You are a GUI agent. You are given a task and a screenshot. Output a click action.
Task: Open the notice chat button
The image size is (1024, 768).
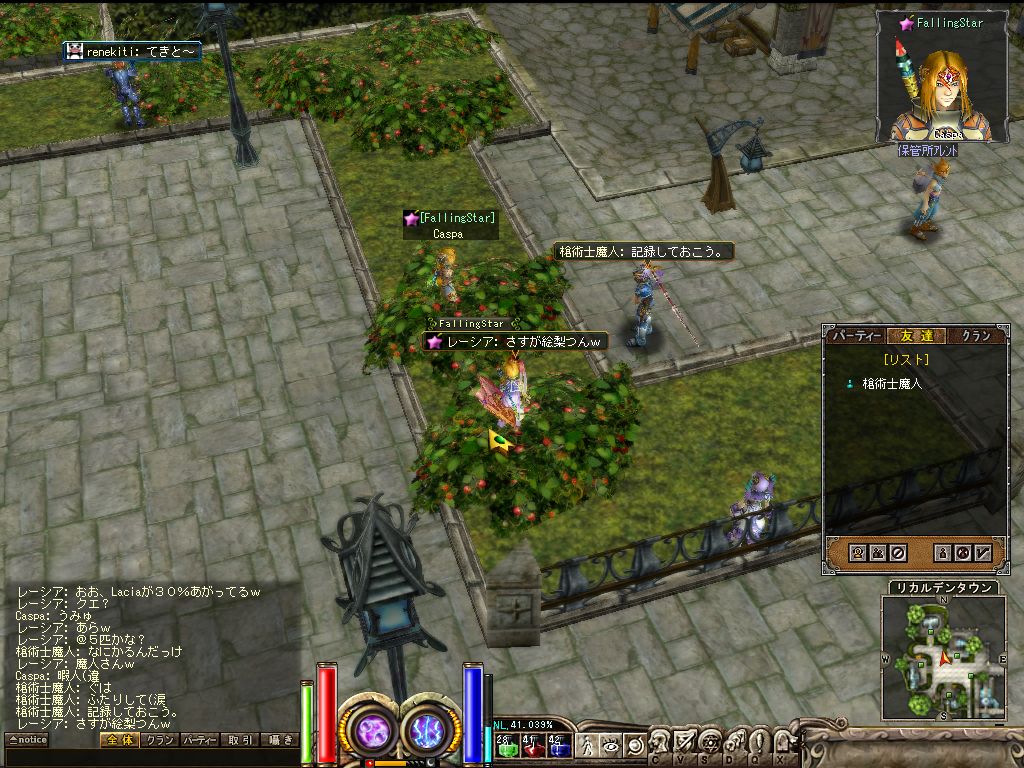(27, 740)
